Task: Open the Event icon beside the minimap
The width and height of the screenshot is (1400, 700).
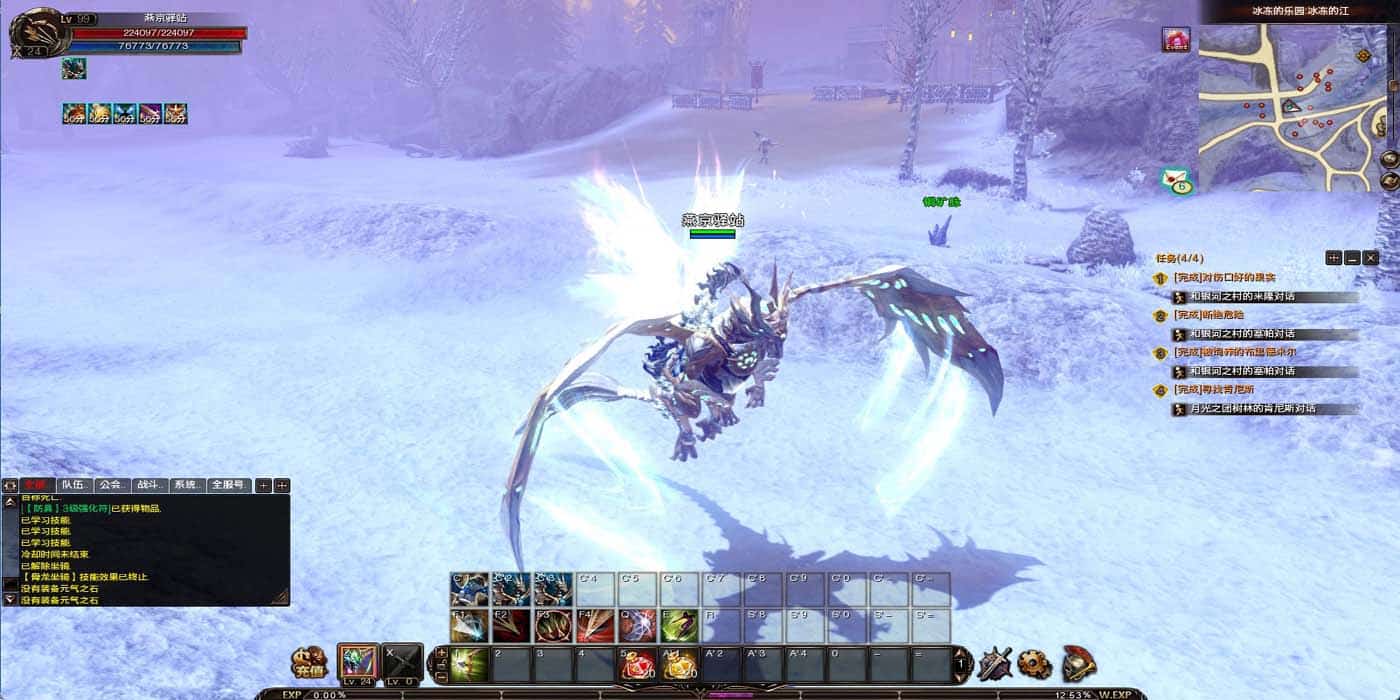Action: point(1175,41)
